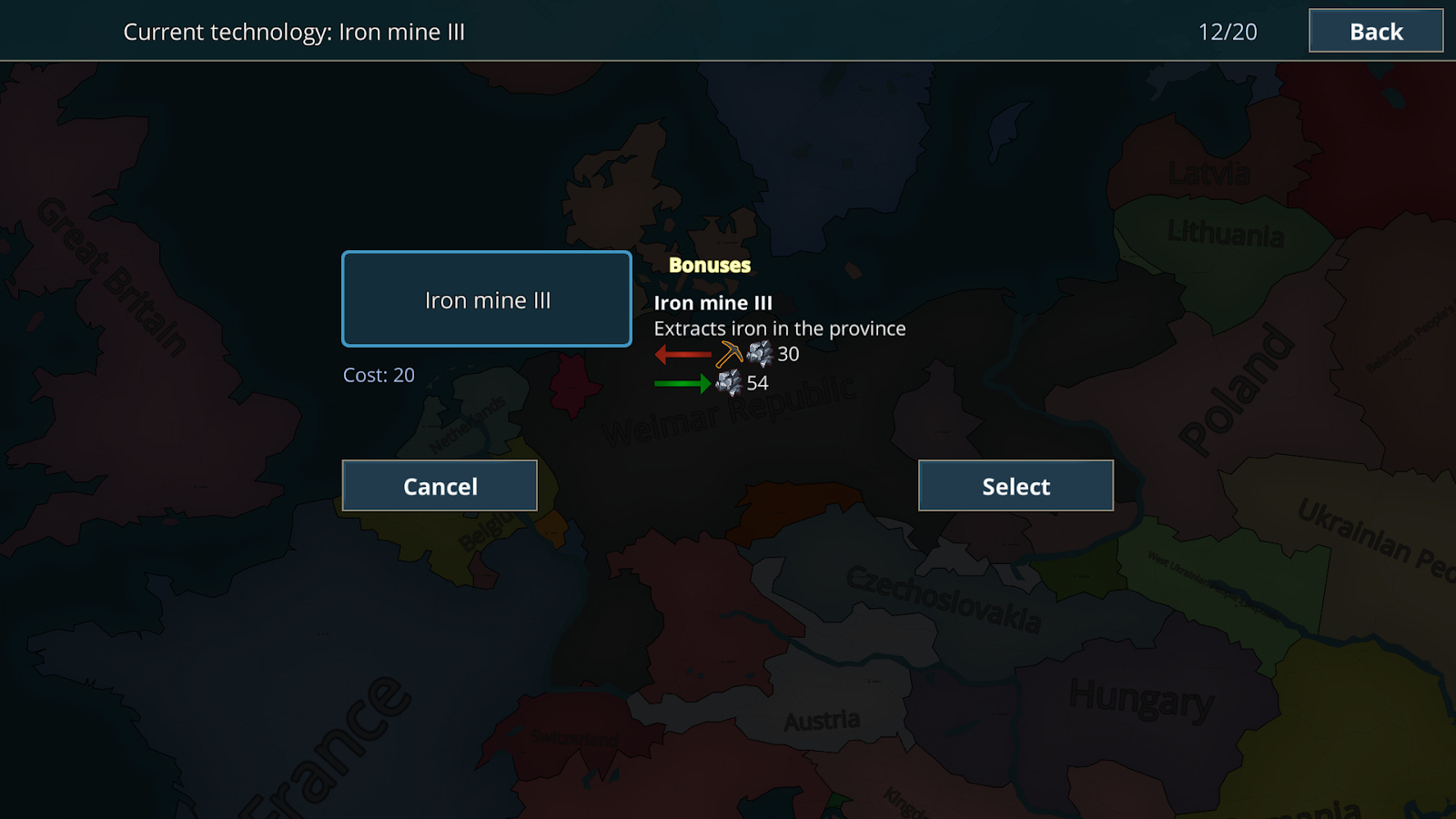The image size is (1456, 819).
Task: Click the iron ore icon next to 30
Action: coord(761,355)
